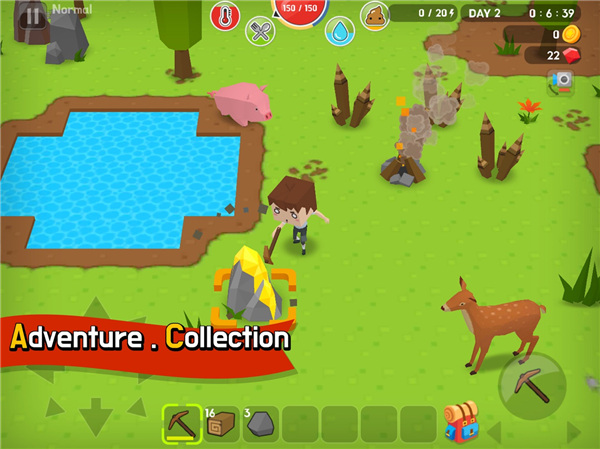
Task: Tap the camera rotate button
Action: (563, 80)
